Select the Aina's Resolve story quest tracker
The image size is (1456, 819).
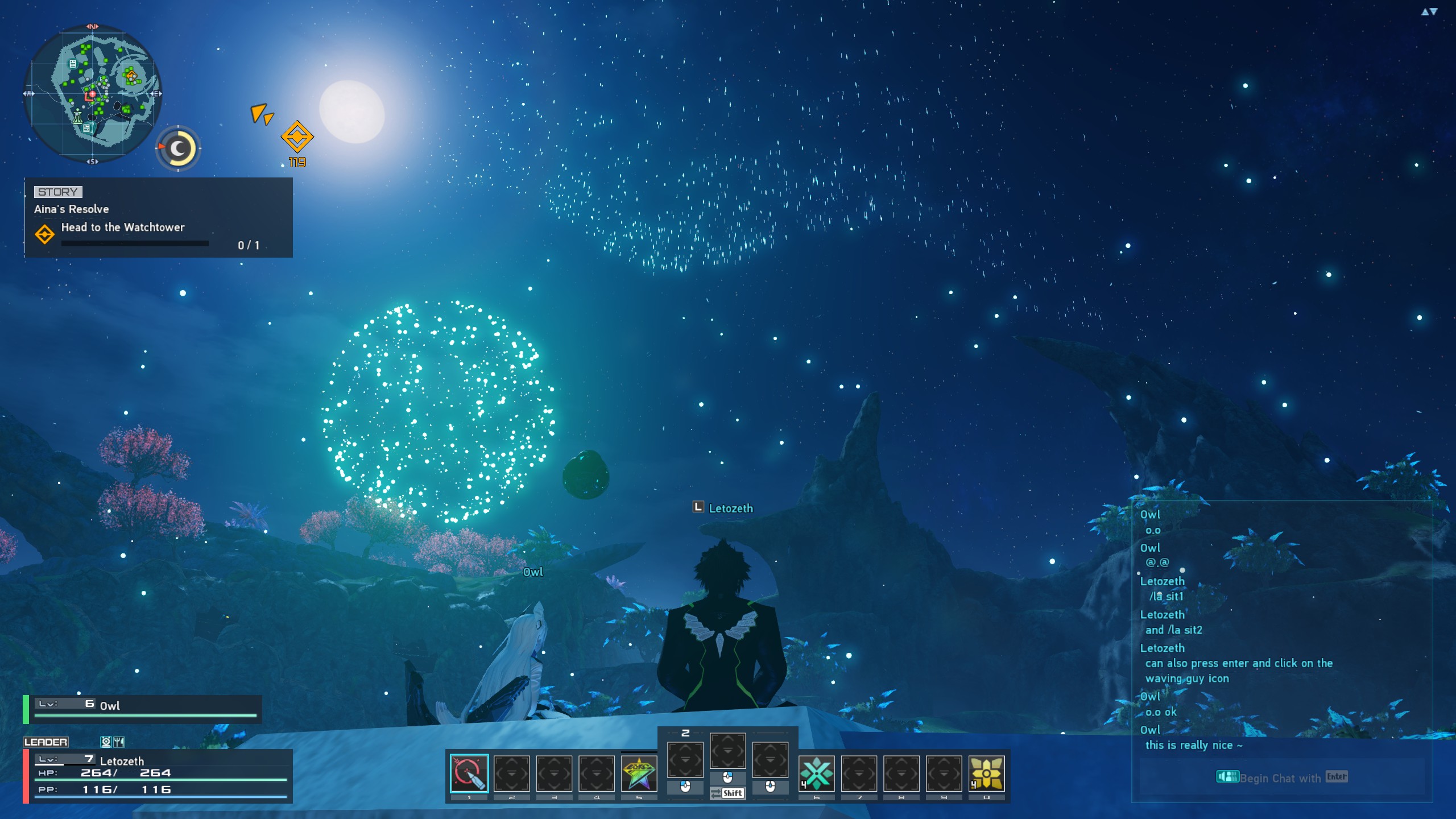coord(158,218)
